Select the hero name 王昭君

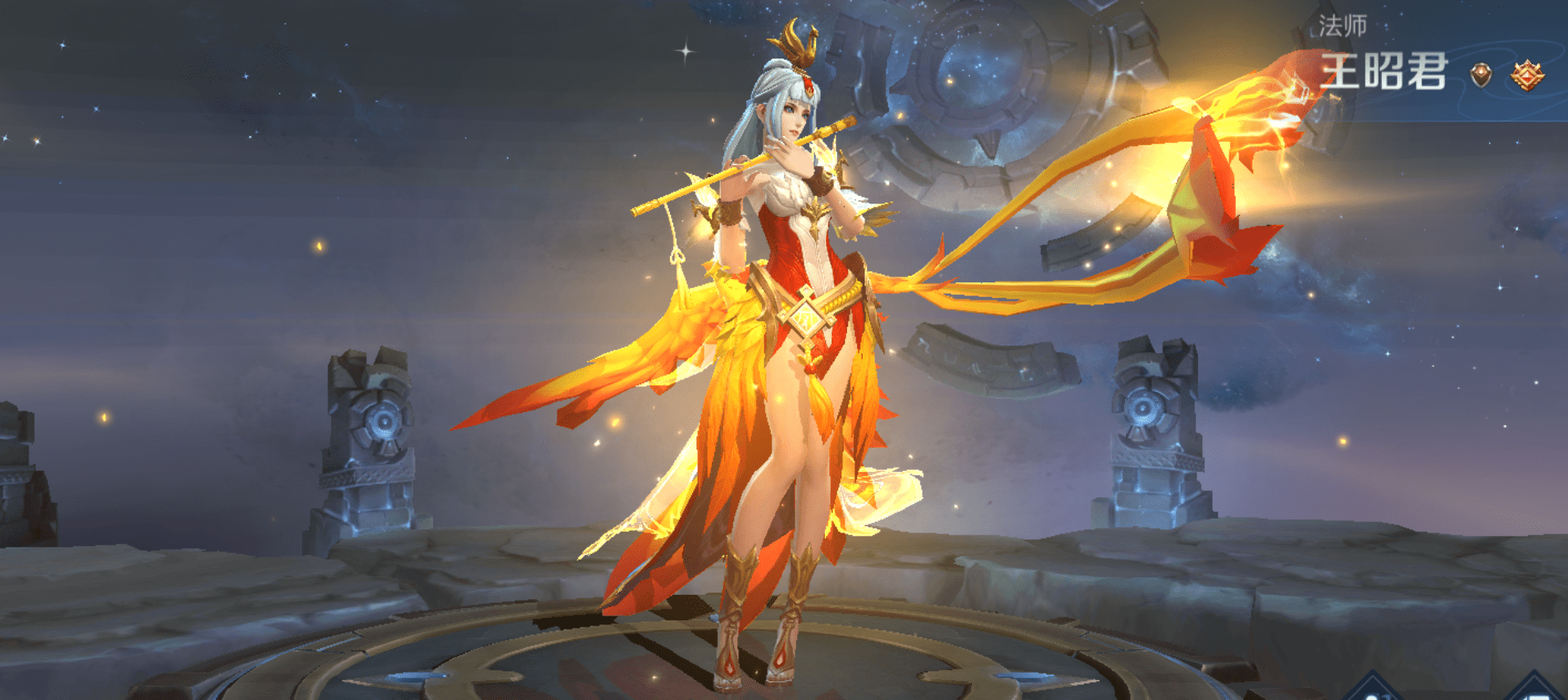(1383, 71)
